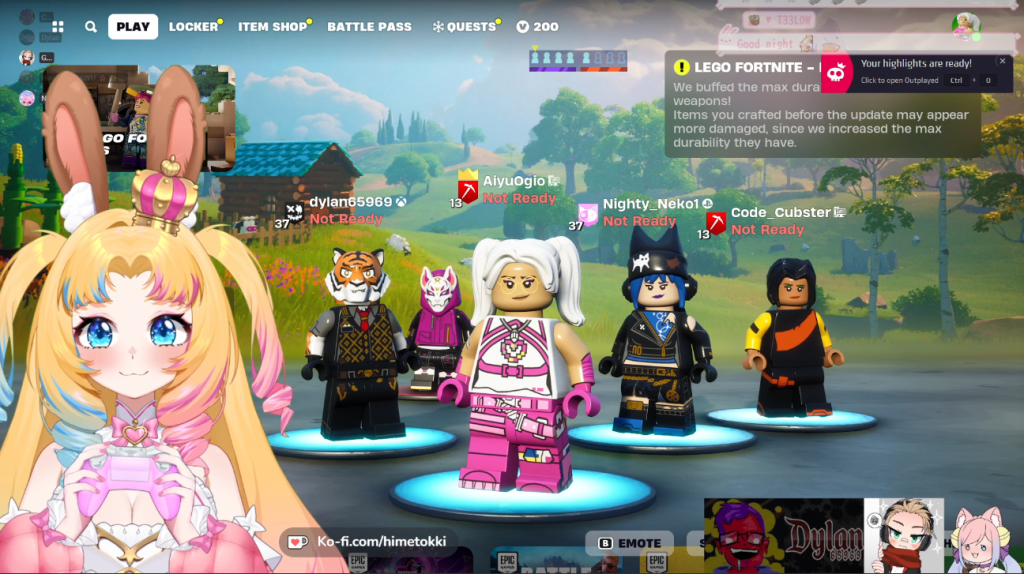
Task: Select the EMOTE button
Action: tap(630, 543)
